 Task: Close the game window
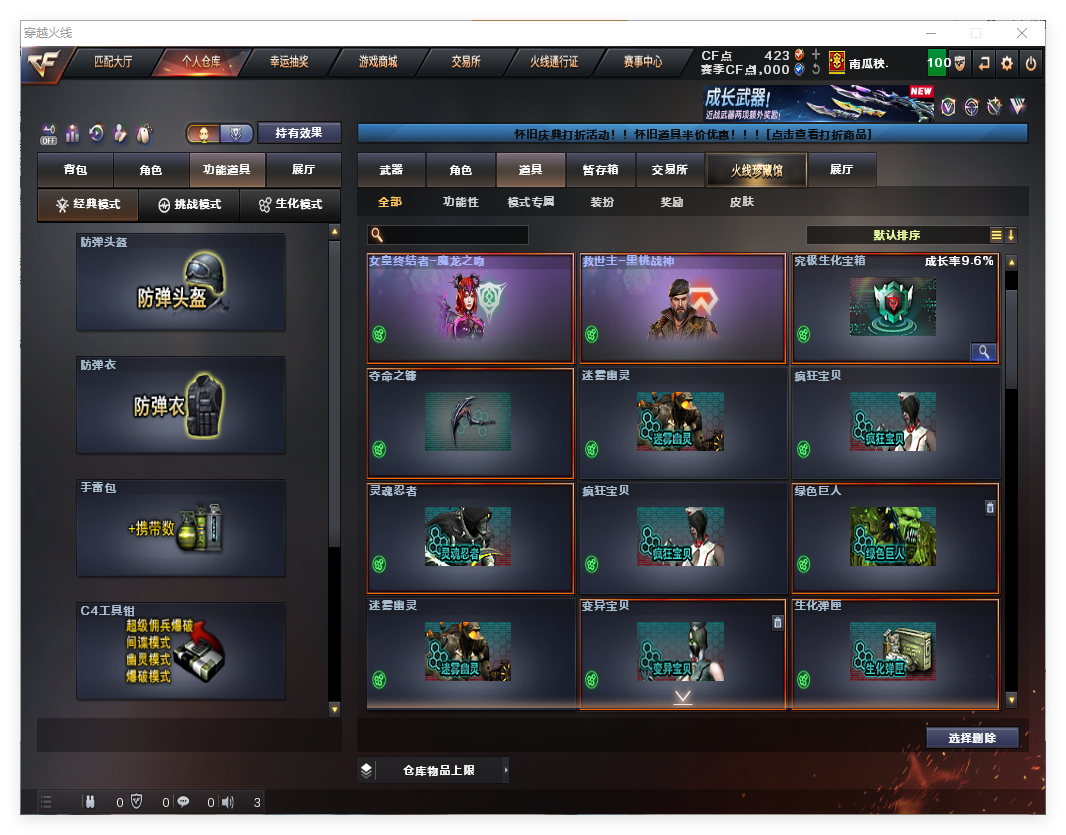click(1021, 33)
